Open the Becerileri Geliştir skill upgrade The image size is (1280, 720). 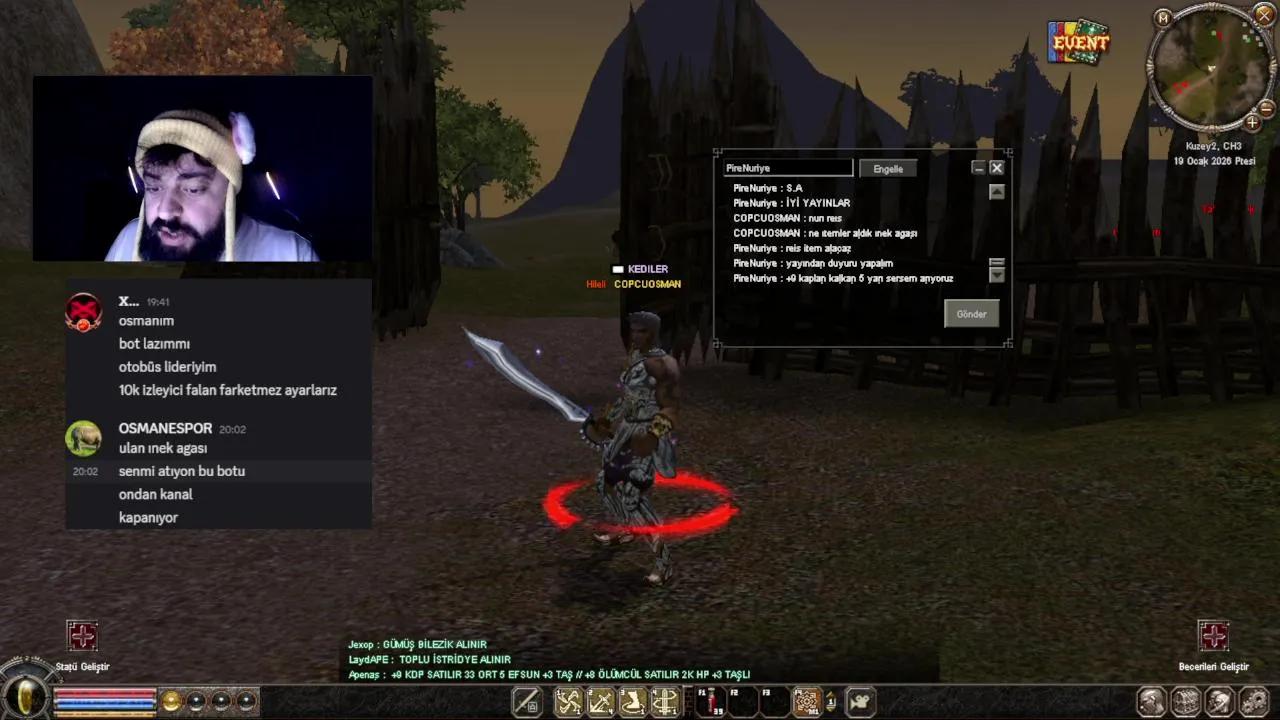(x=1213, y=636)
